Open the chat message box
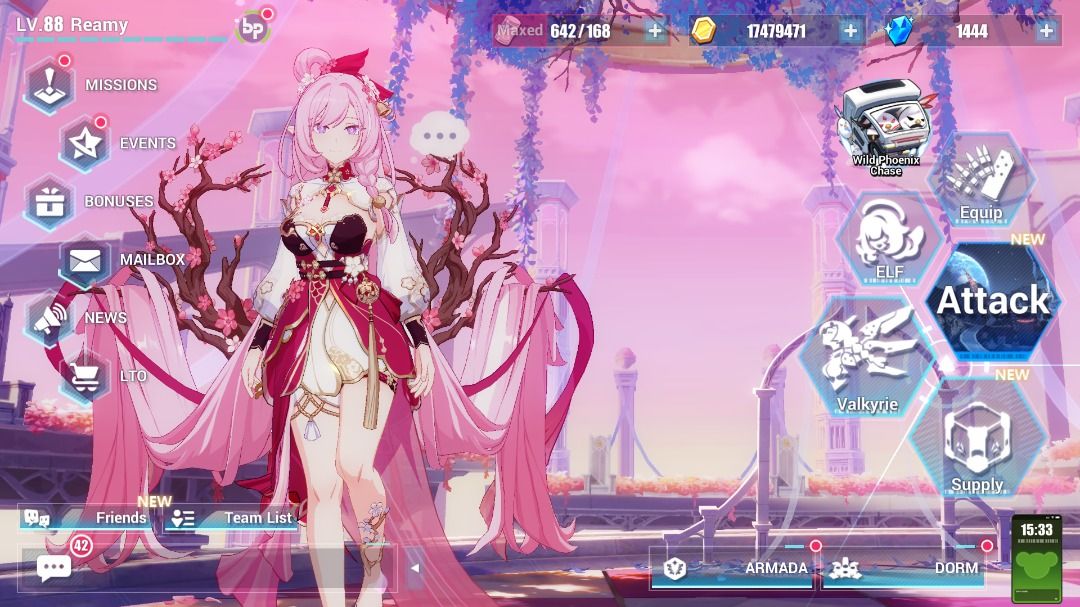 point(54,568)
